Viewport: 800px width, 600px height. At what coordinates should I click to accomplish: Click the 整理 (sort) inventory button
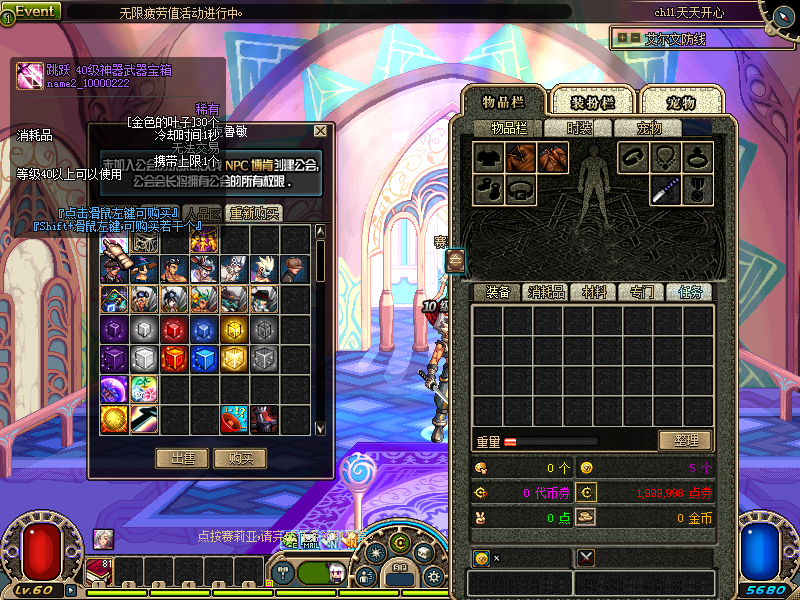tap(684, 440)
